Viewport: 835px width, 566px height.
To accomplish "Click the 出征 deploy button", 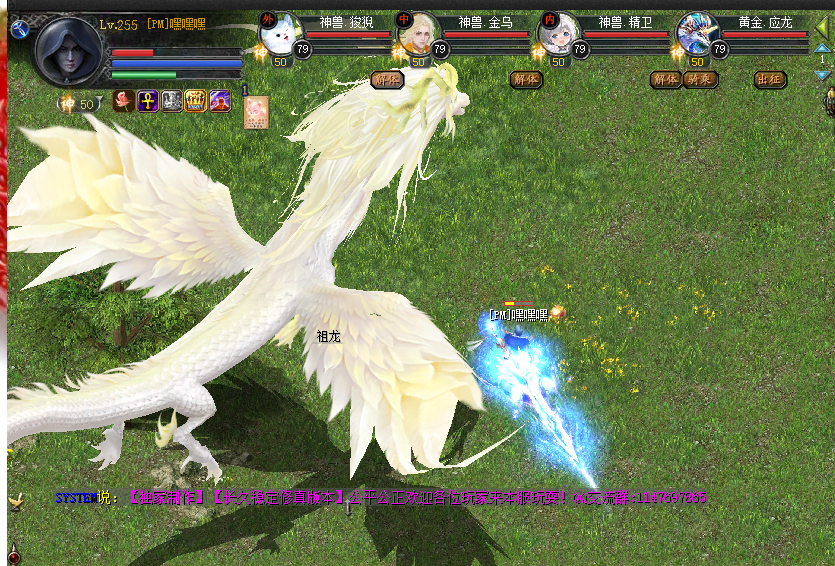I will coord(770,79).
